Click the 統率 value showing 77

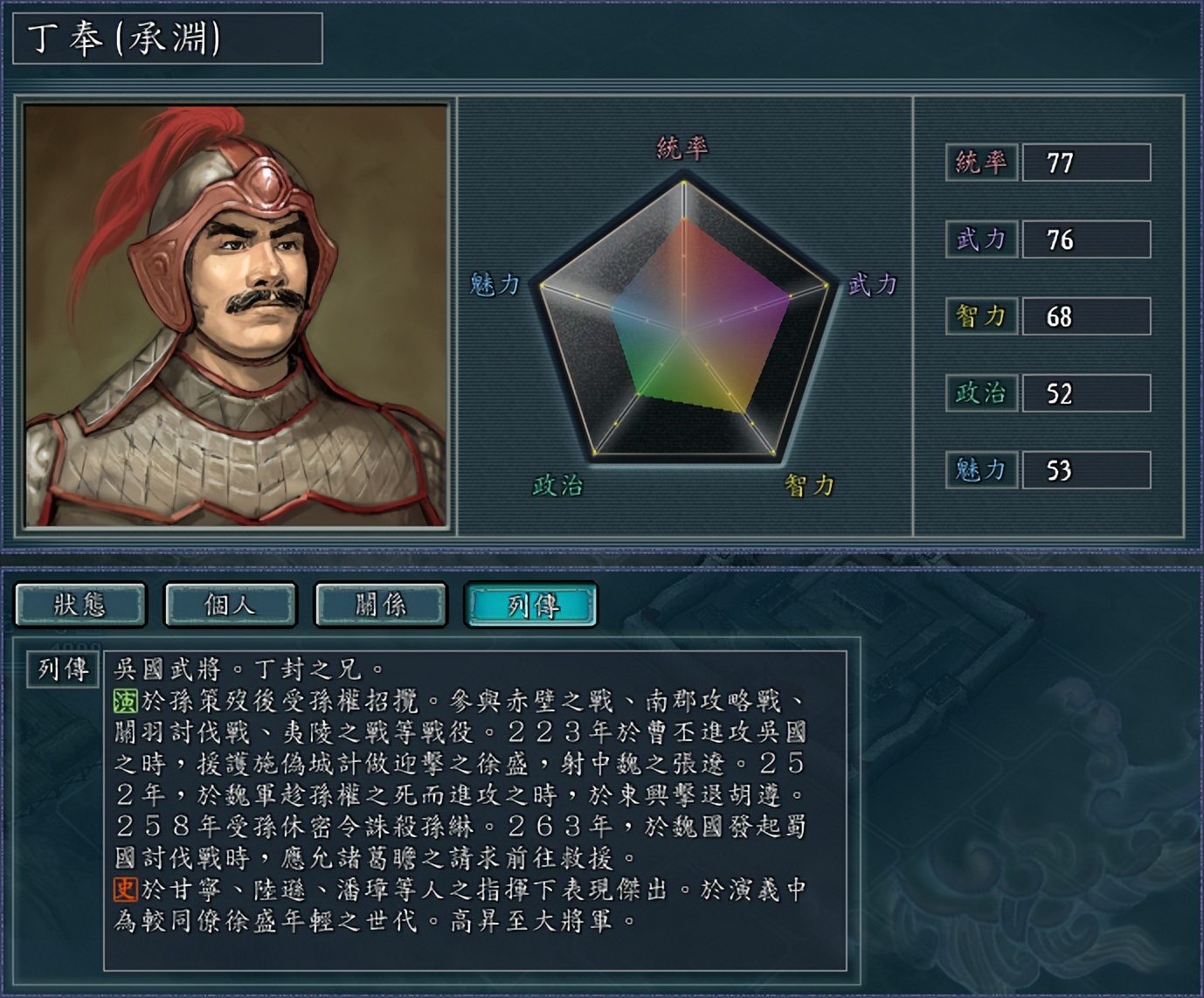tap(1086, 163)
